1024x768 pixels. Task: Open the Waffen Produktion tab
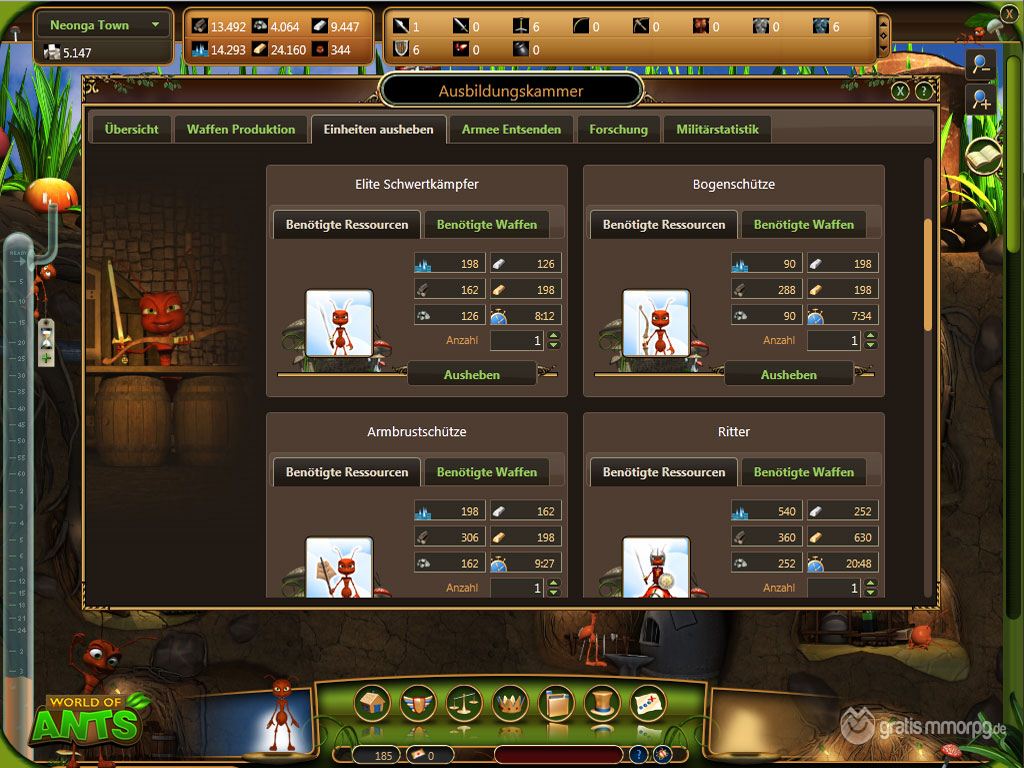click(241, 129)
